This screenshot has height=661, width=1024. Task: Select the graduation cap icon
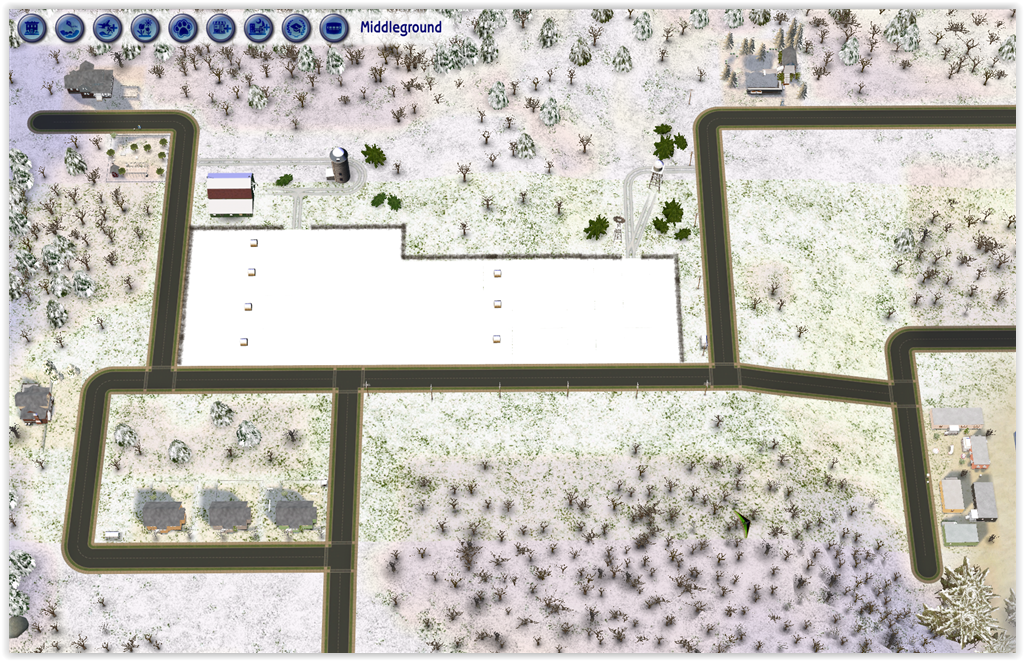296,28
